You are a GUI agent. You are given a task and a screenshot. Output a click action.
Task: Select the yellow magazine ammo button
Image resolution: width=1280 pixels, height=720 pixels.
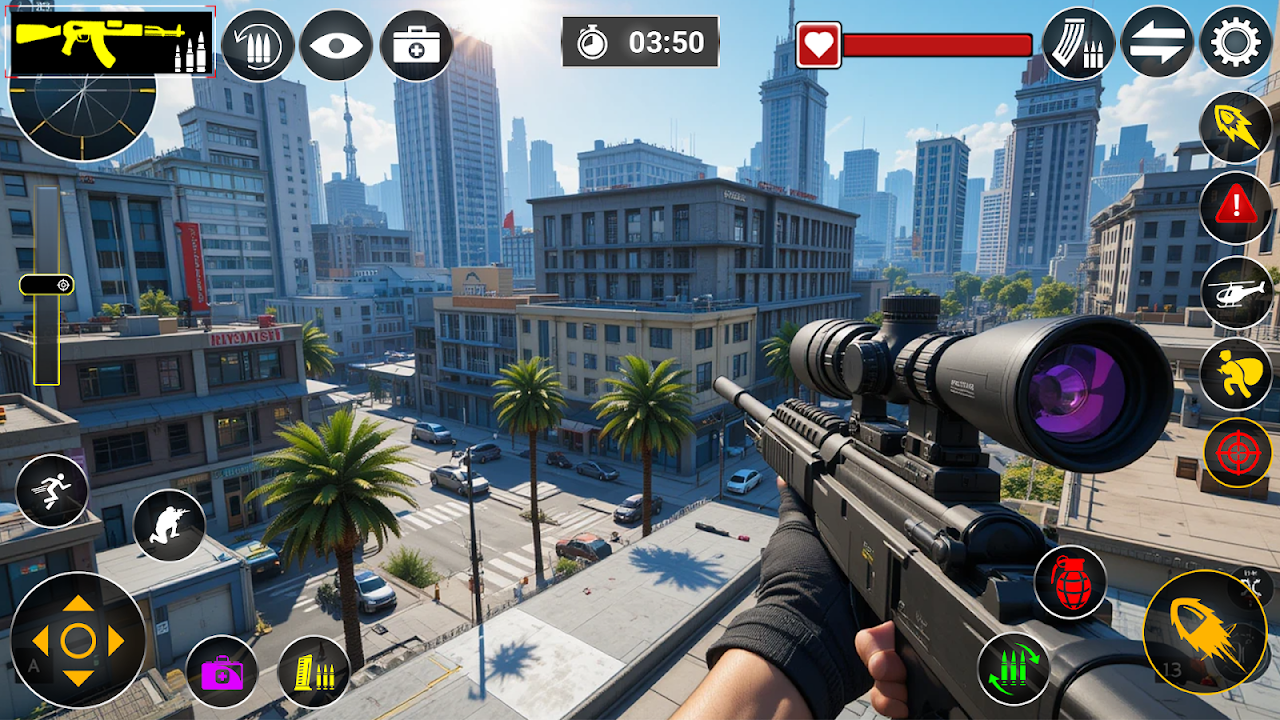[x=313, y=672]
